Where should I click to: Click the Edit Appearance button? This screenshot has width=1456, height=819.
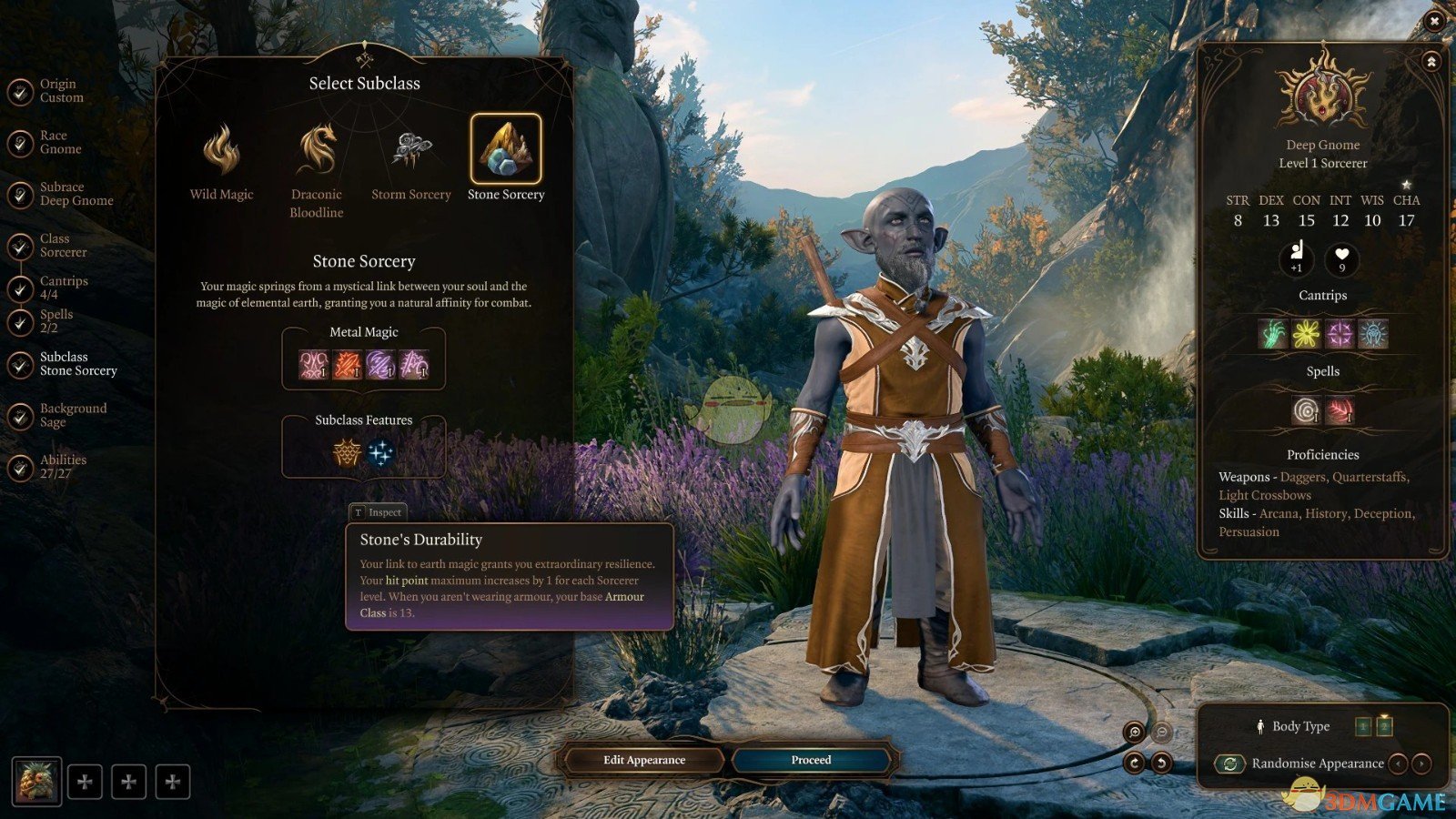(644, 760)
